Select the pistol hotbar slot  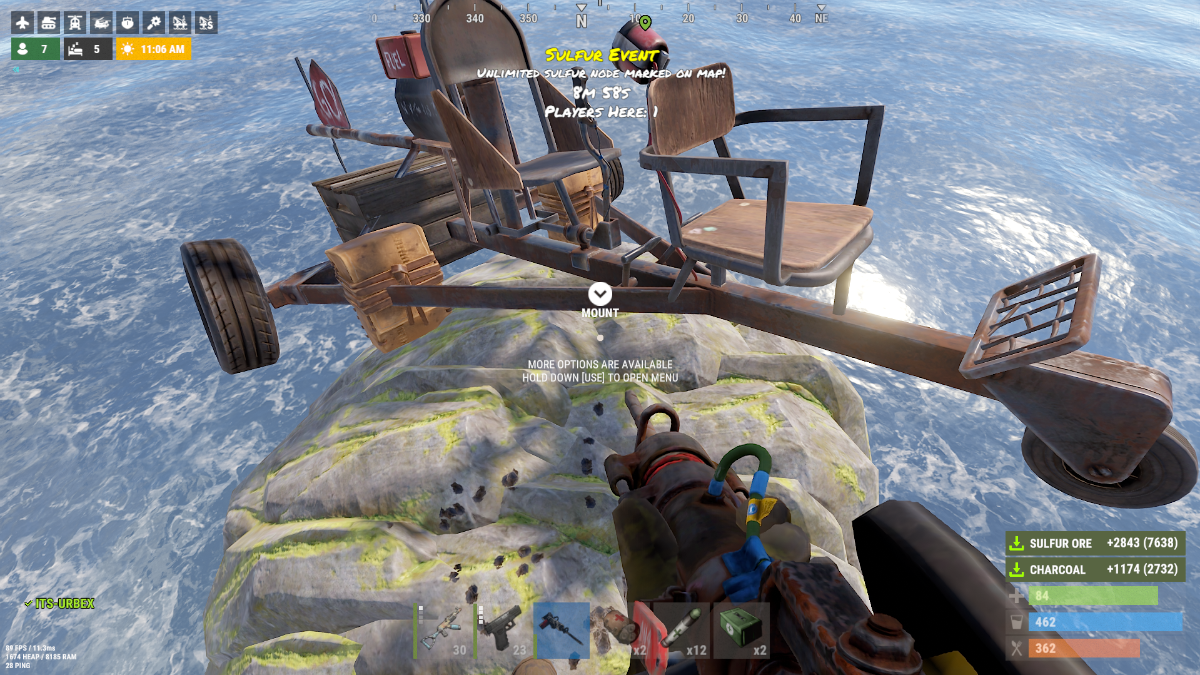503,630
